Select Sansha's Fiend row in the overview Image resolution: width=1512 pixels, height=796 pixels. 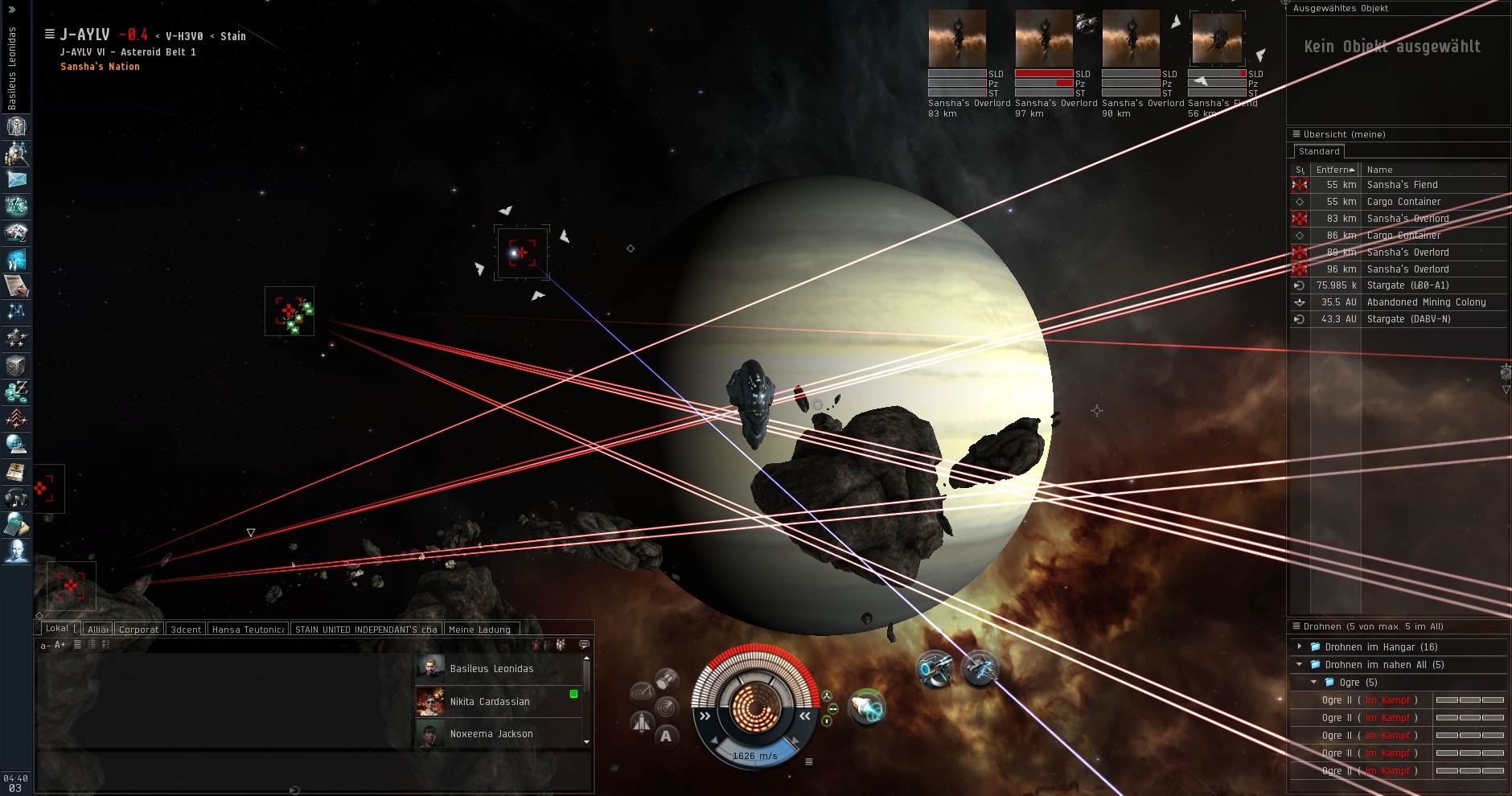(1402, 185)
